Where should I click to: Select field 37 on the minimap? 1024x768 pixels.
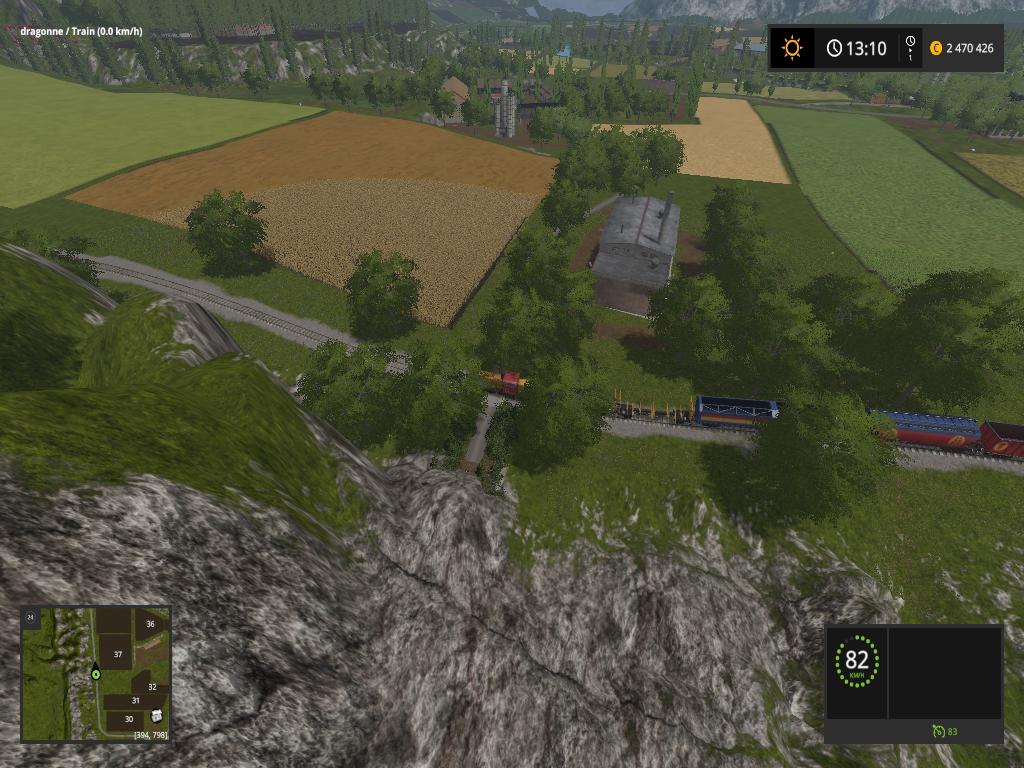tap(117, 654)
